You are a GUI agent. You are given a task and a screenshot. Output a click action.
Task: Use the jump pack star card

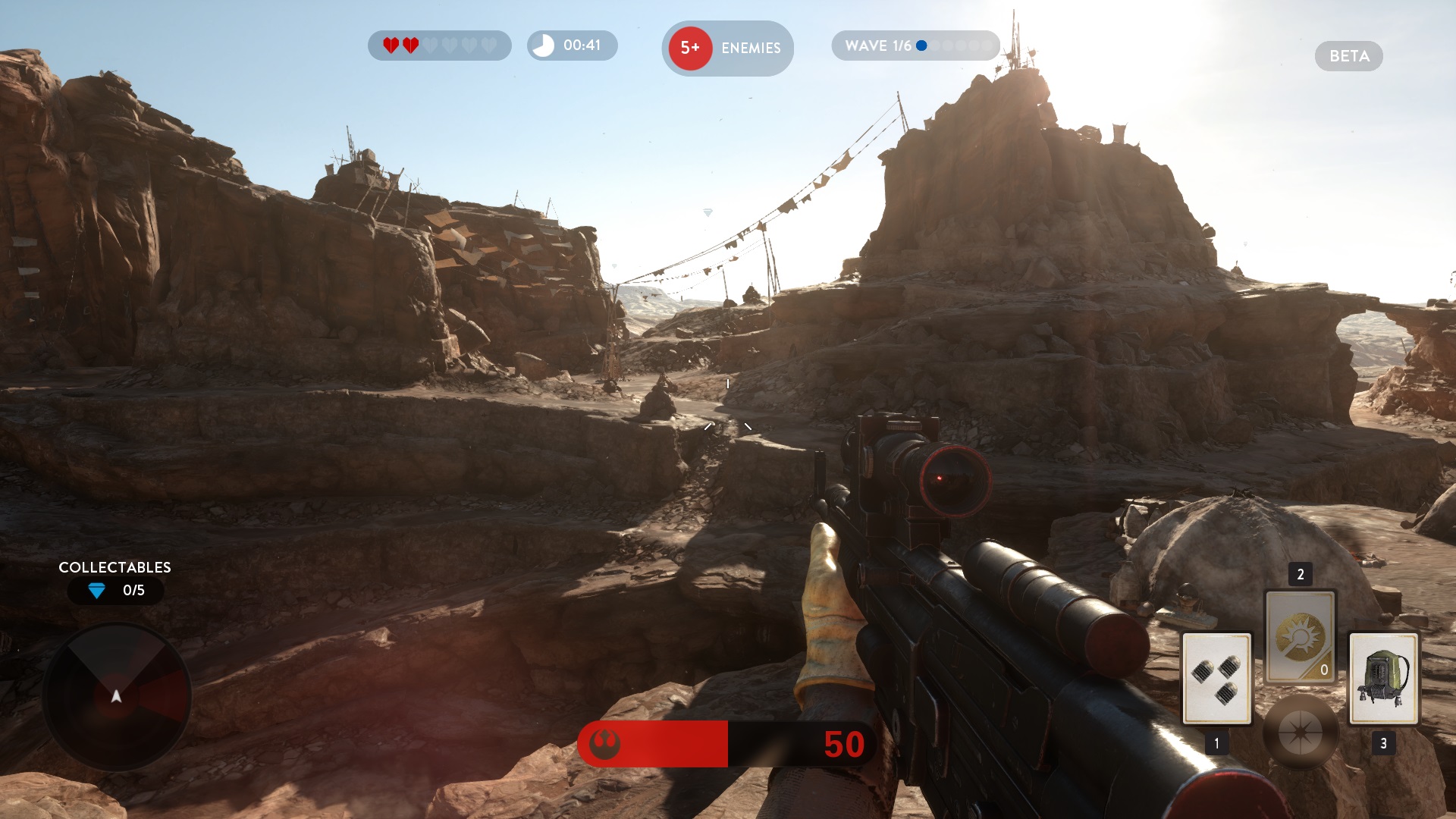(x=1383, y=678)
